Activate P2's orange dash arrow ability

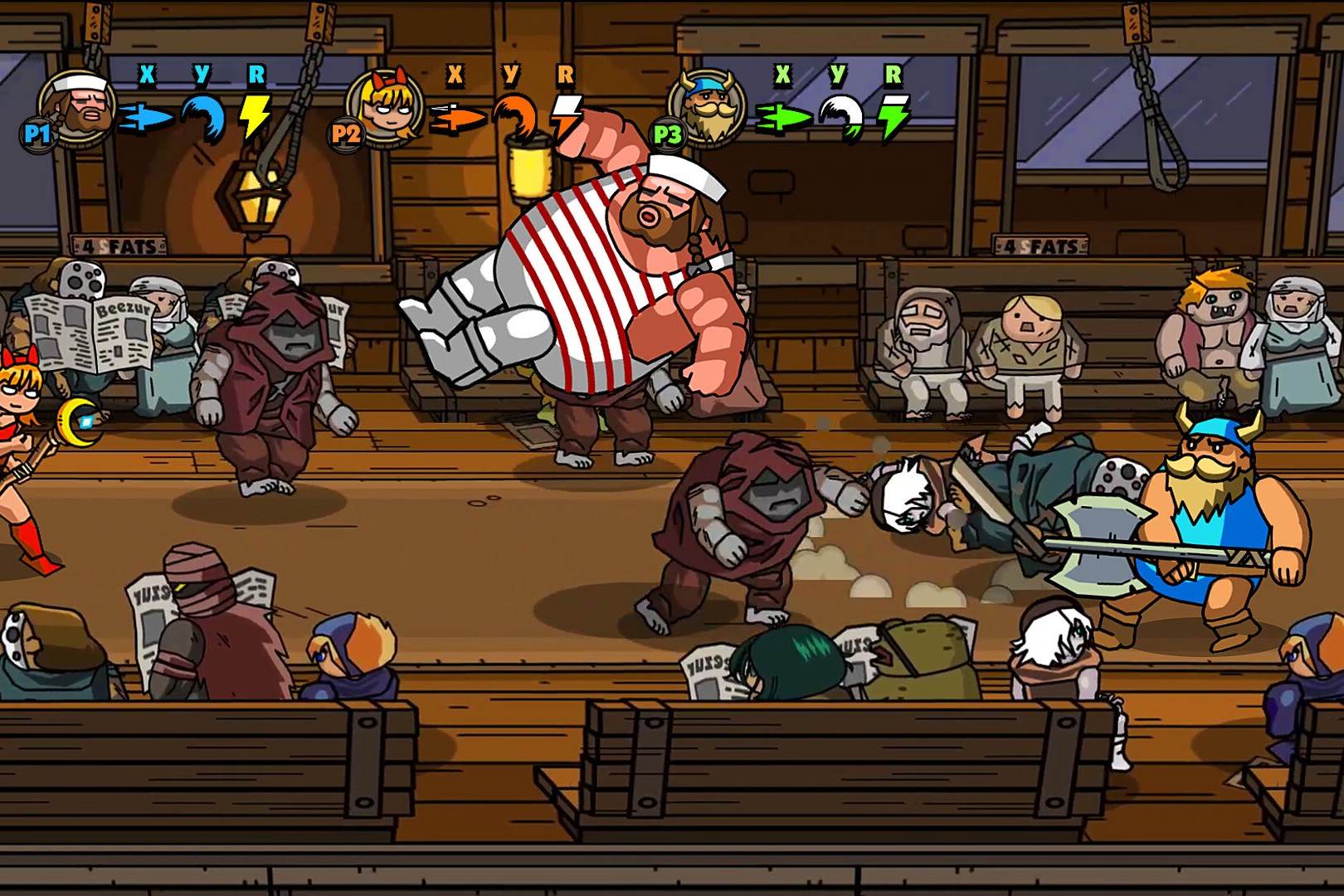(x=456, y=119)
